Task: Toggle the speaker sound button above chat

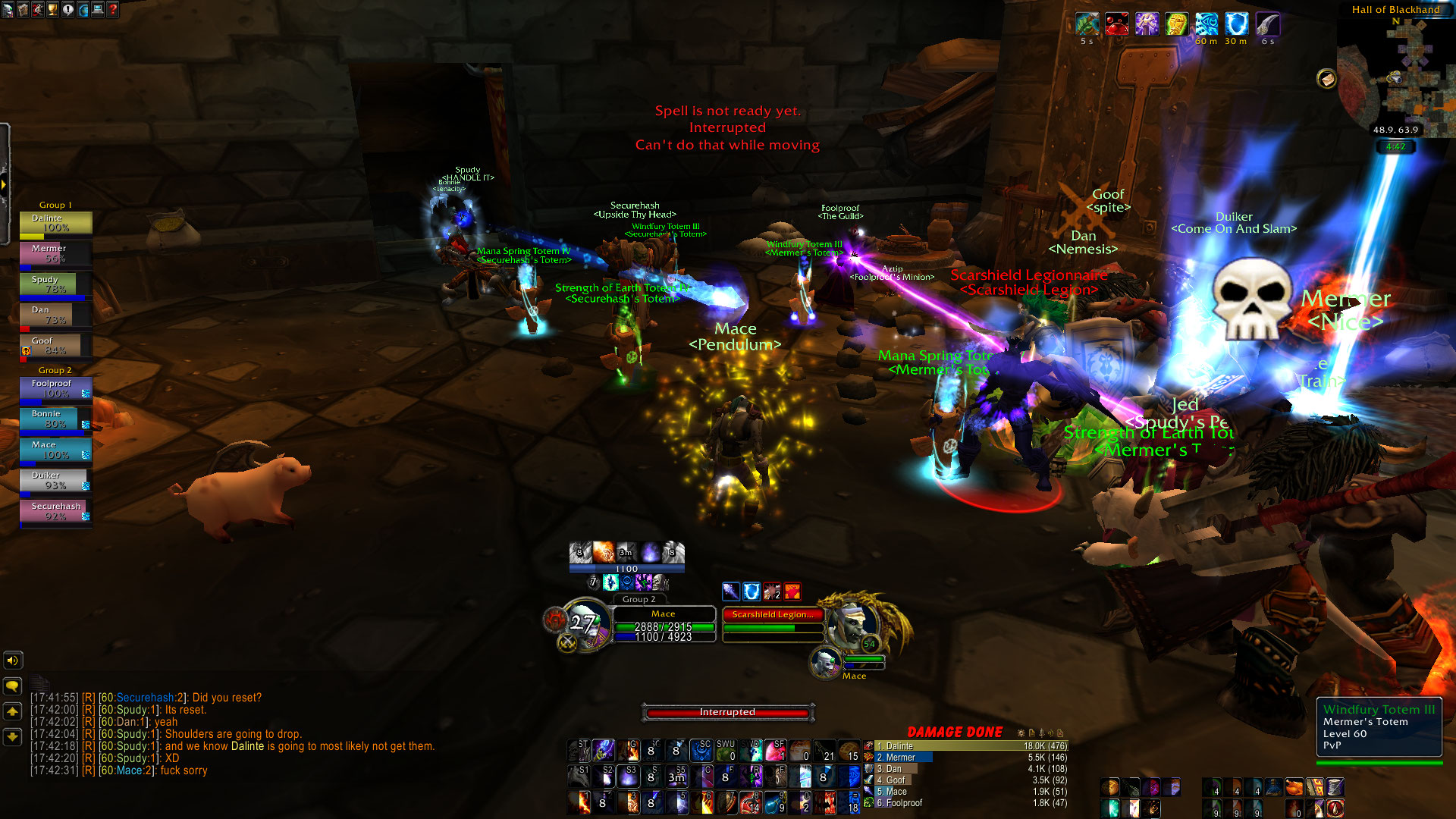Action: pos(13,661)
